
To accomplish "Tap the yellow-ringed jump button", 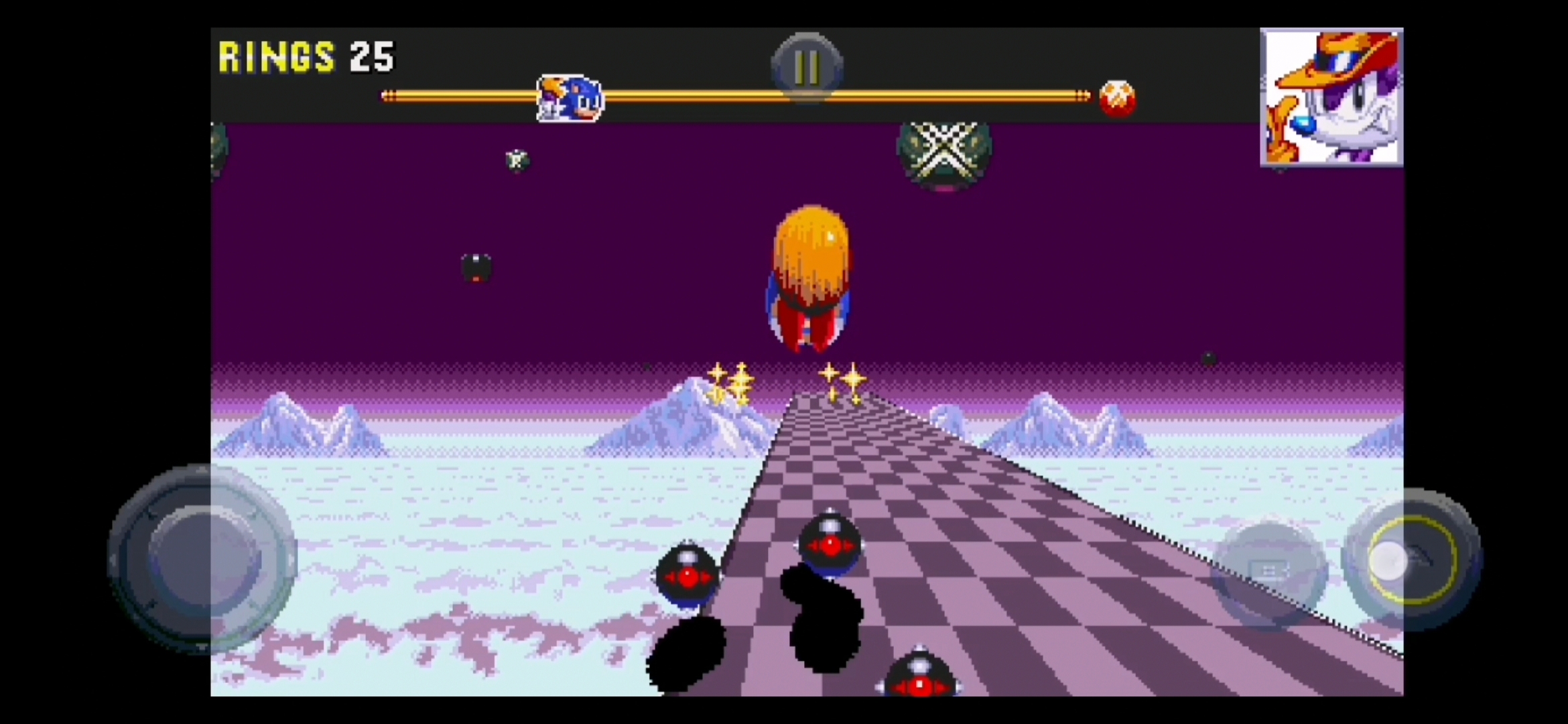I will coord(1412,559).
